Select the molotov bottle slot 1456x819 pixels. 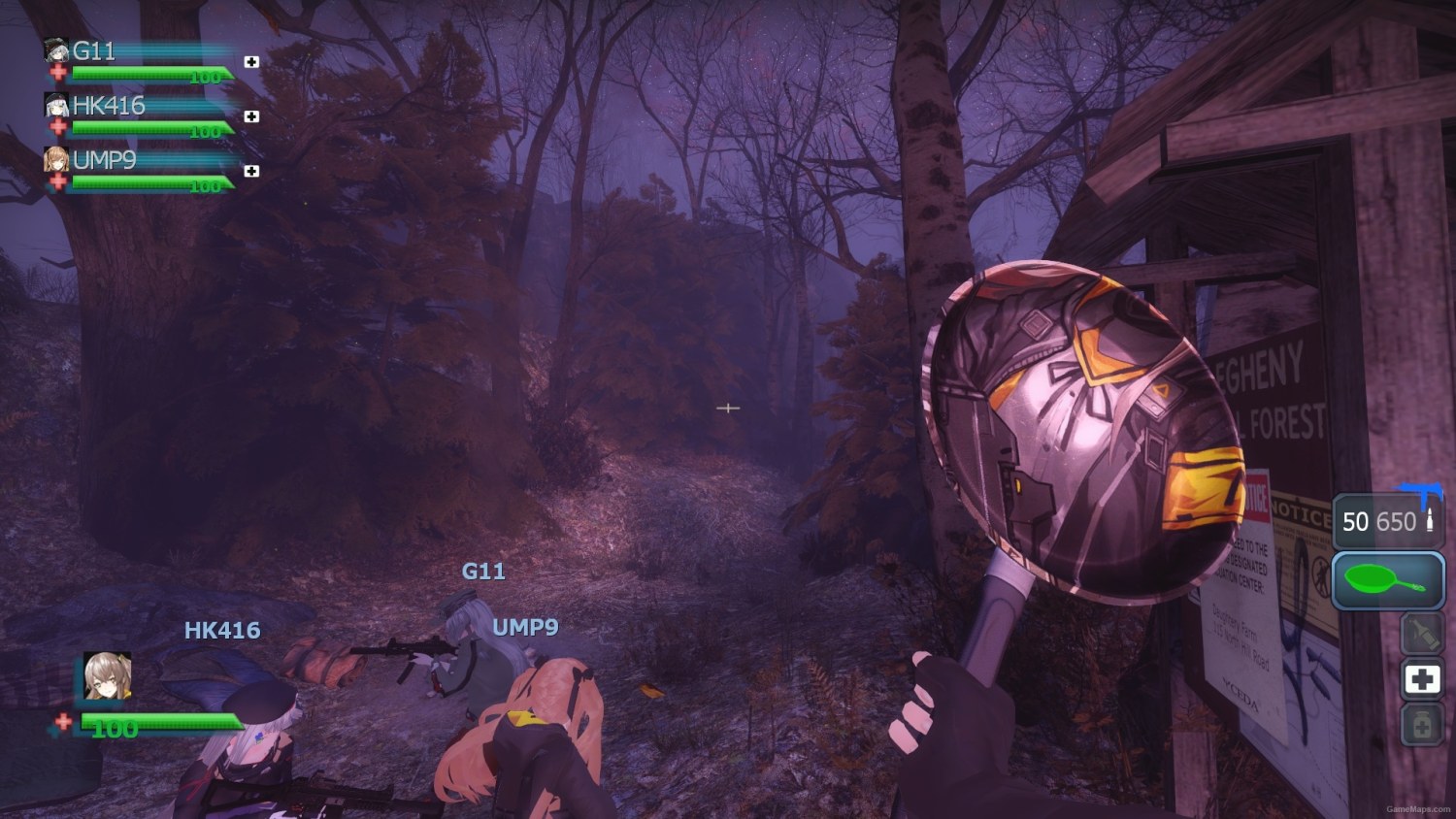[1422, 634]
